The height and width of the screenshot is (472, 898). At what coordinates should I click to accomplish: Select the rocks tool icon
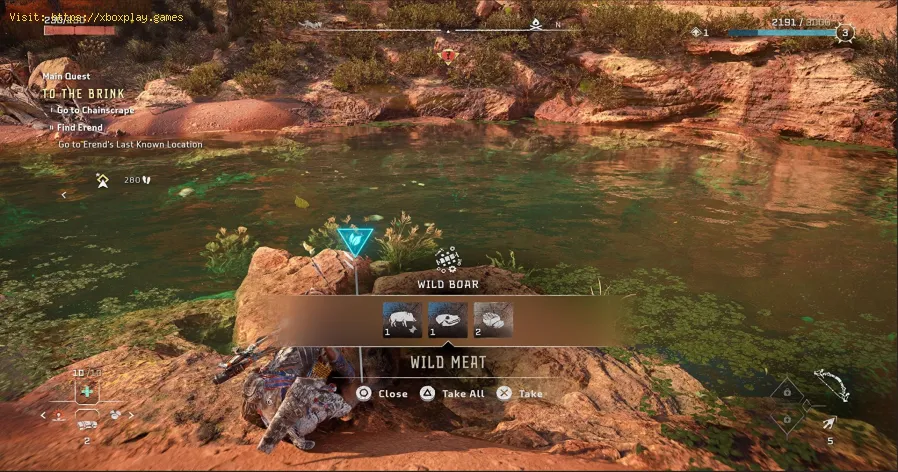tap(115, 414)
